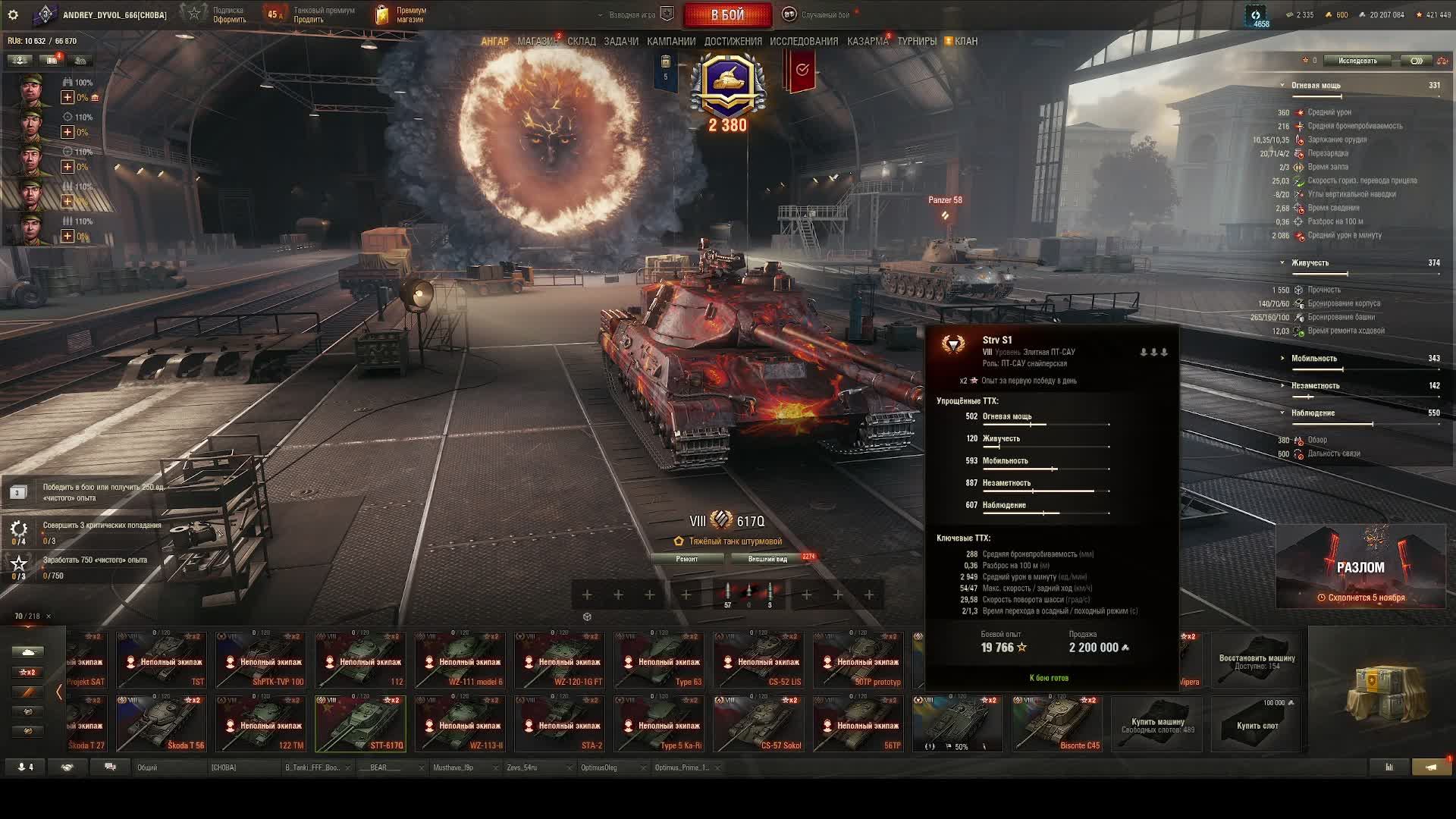Image resolution: width=1456 pixels, height=819 pixels.
Task: Select the Bisonte C45 tank
Action: (1057, 724)
